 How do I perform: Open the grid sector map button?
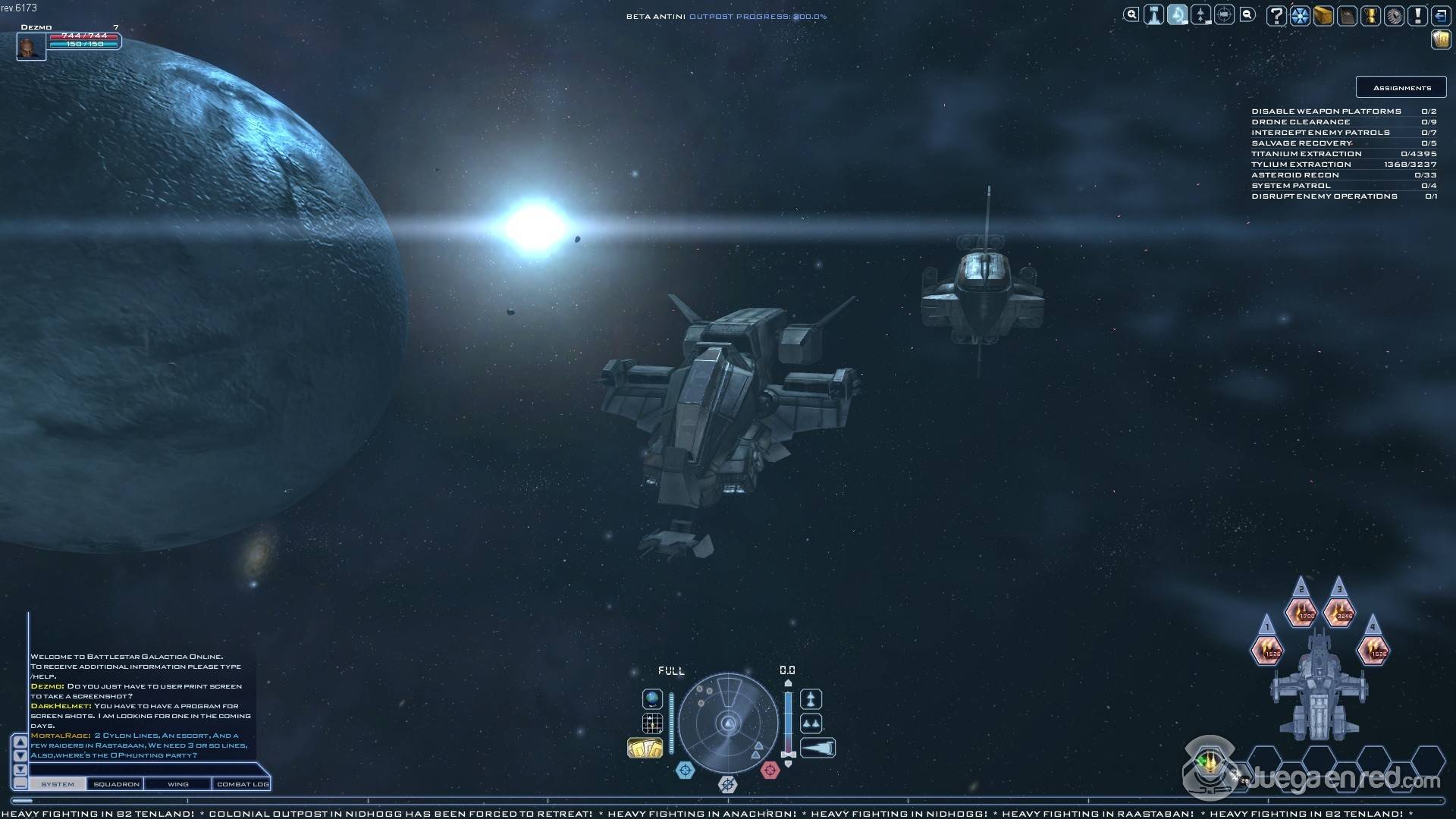(652, 723)
